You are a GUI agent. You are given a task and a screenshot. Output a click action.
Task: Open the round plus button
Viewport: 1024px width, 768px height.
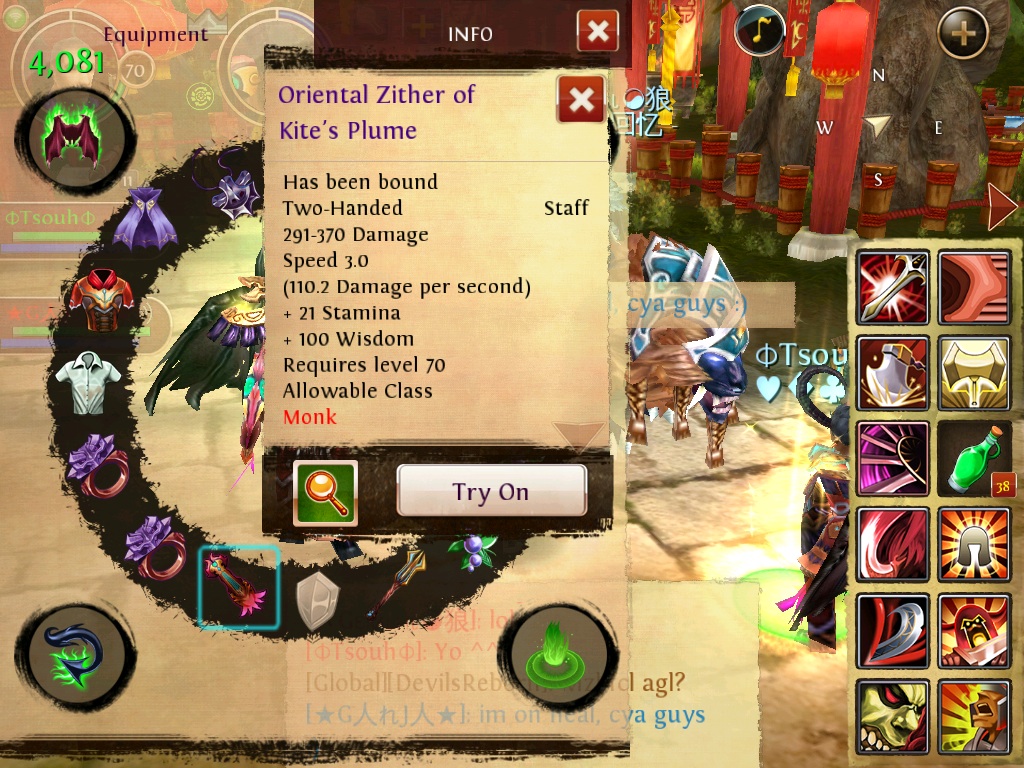point(962,33)
